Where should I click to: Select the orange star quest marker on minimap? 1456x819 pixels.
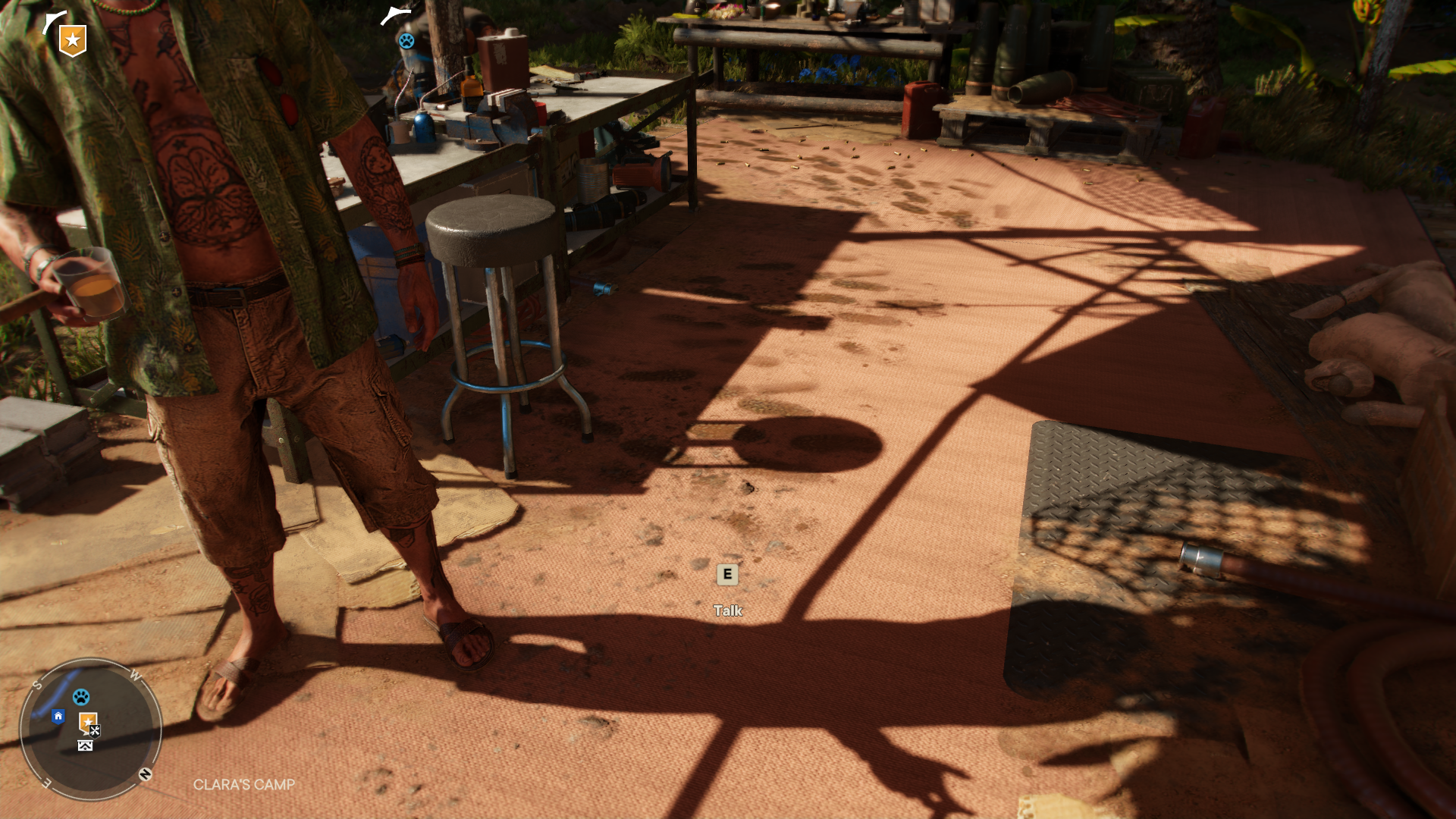coord(87,721)
